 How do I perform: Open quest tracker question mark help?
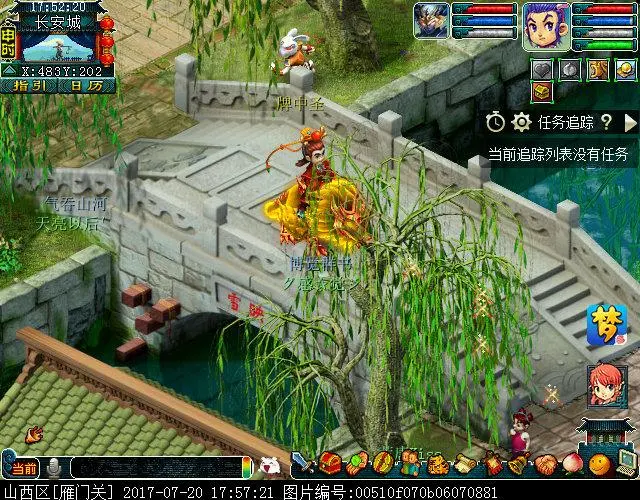click(x=605, y=122)
